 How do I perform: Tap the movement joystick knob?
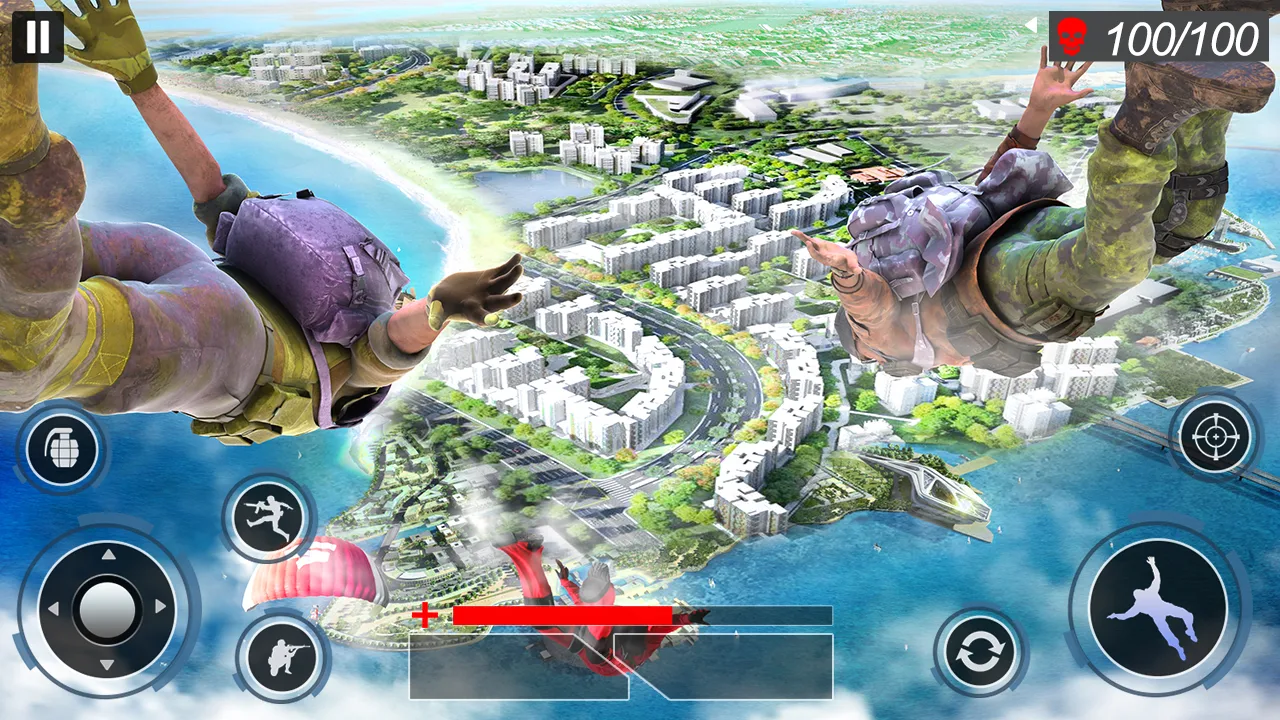pyautogui.click(x=110, y=610)
